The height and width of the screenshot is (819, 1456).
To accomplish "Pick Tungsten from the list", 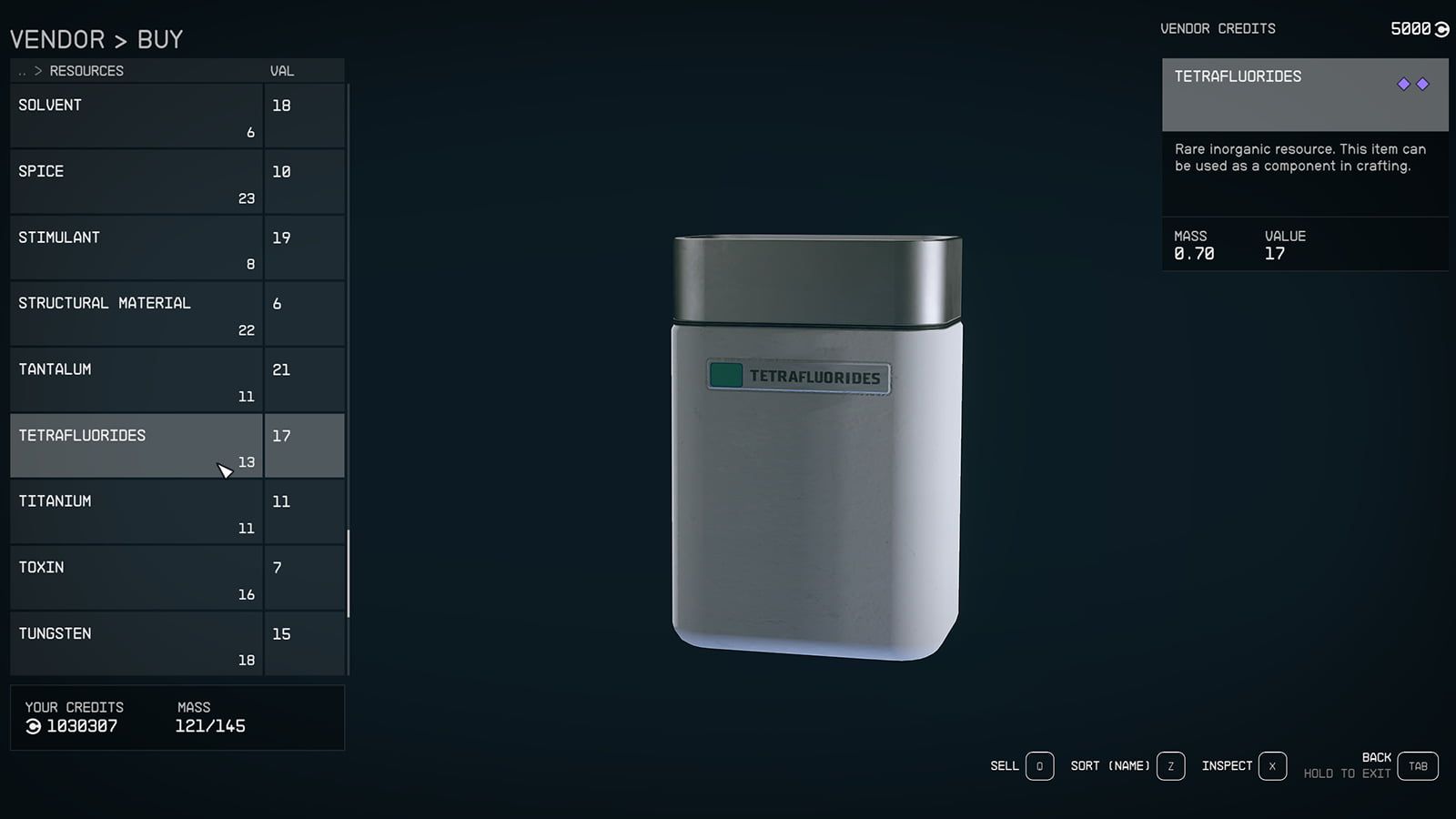I will (x=136, y=644).
